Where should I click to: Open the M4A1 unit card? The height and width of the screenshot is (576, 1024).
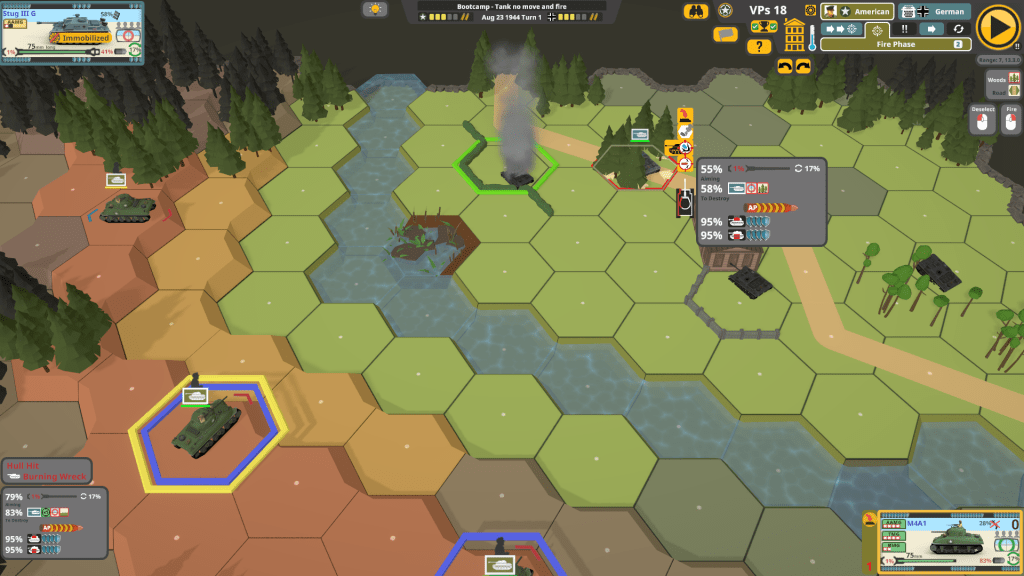pyautogui.click(x=943, y=540)
